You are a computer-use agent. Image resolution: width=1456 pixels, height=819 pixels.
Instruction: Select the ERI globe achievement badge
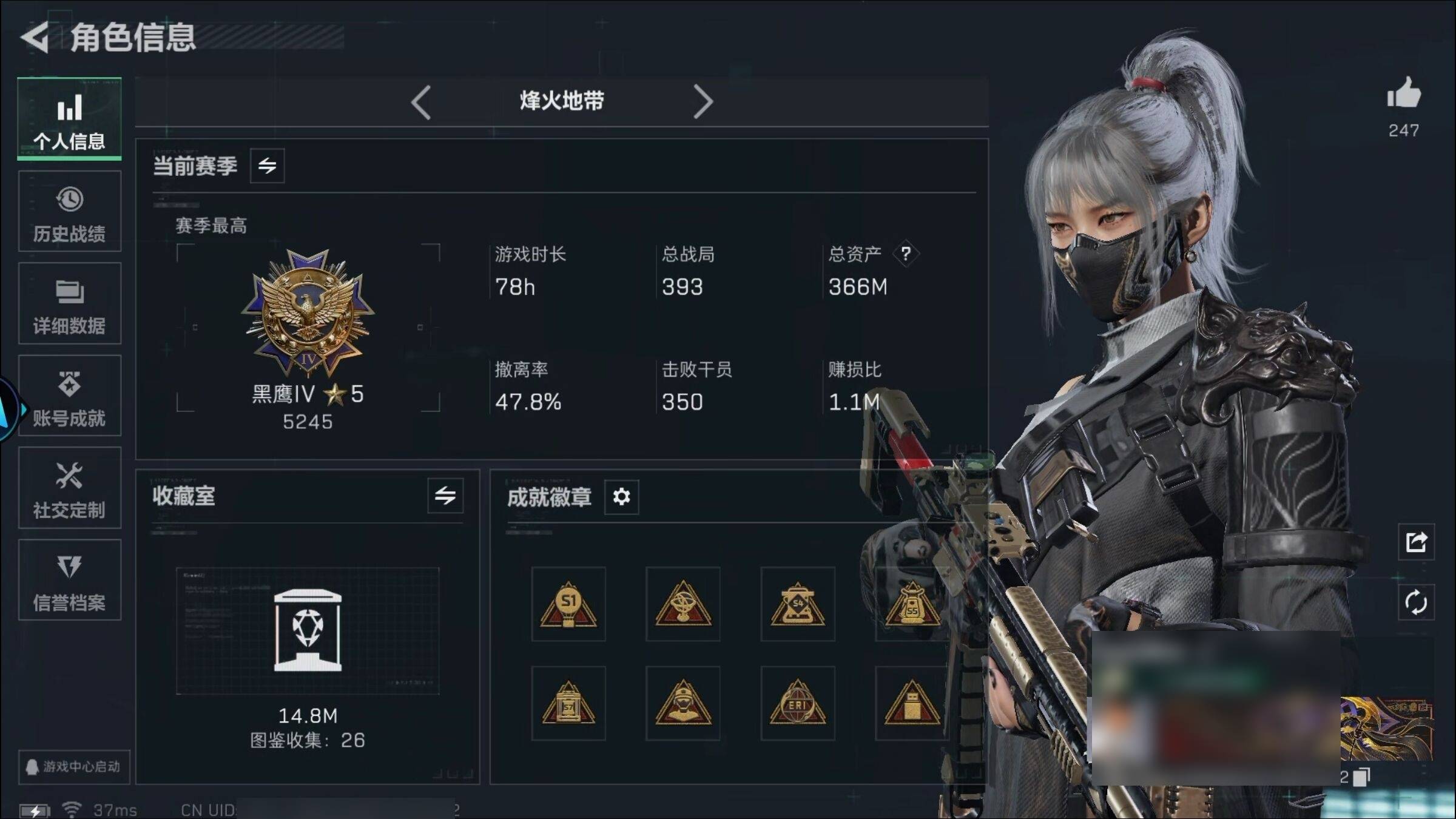pos(797,704)
